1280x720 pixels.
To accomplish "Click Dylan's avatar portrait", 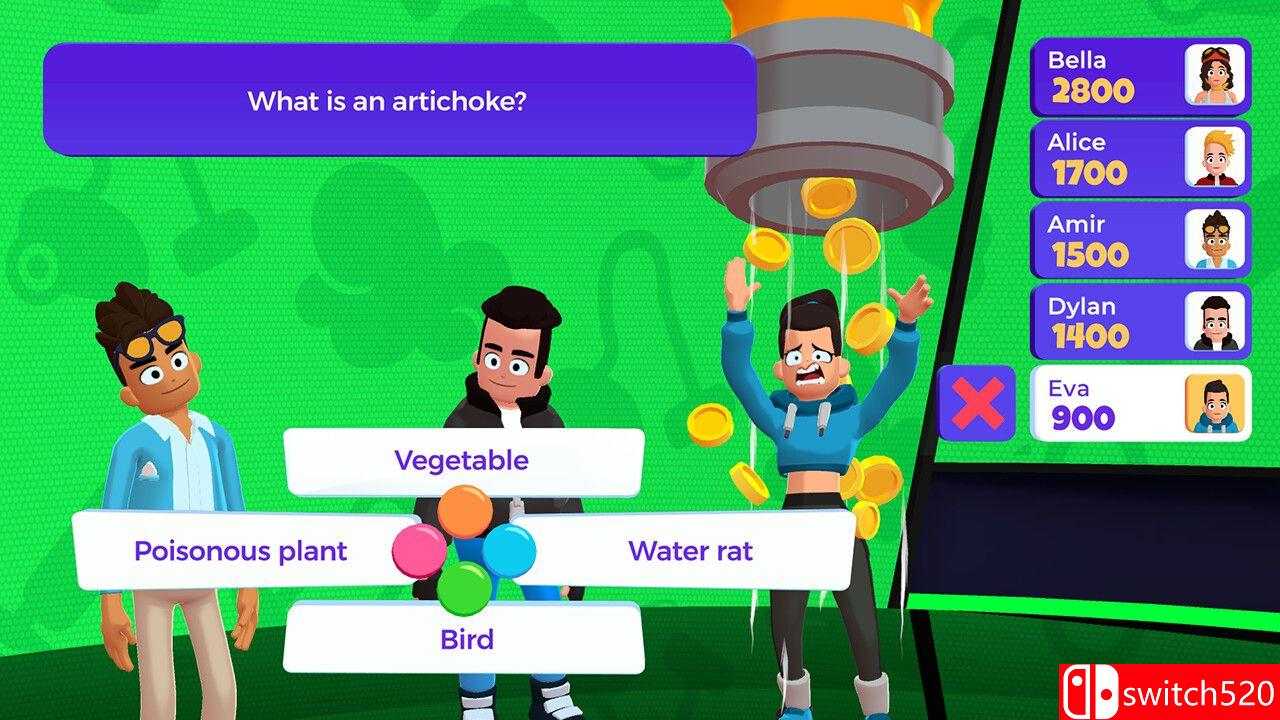I will 1216,321.
